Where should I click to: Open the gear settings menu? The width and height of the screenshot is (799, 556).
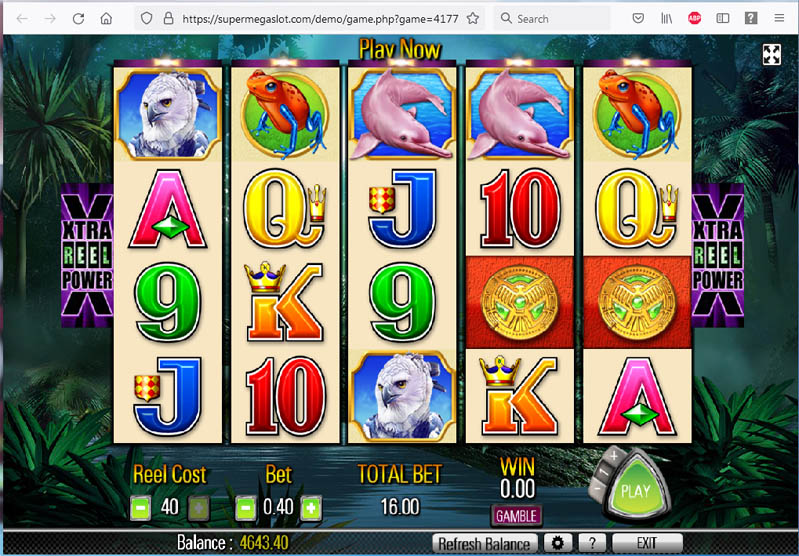click(x=556, y=543)
